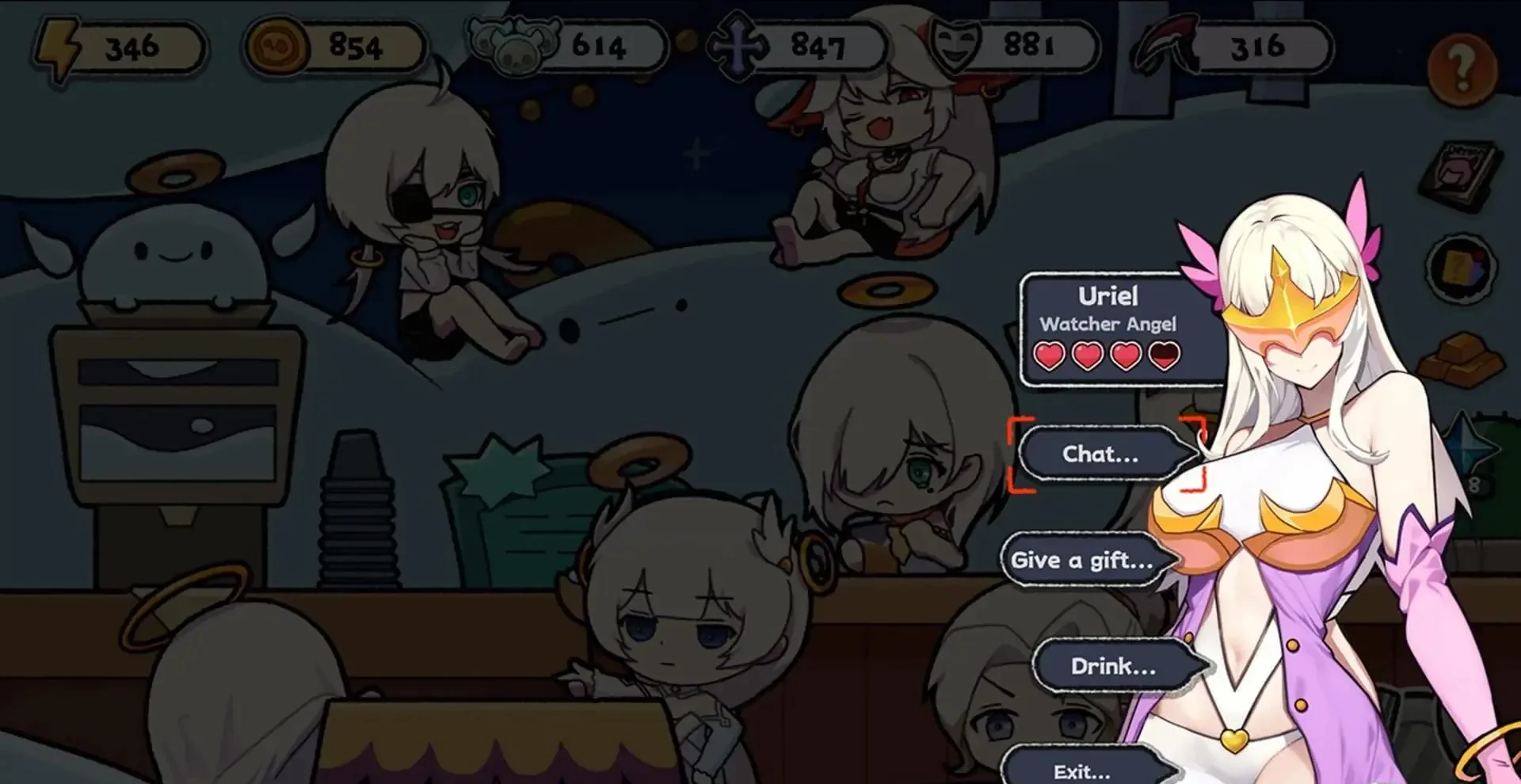Viewport: 1521px width, 784px height.
Task: Choose the Drink option
Action: click(x=1119, y=666)
